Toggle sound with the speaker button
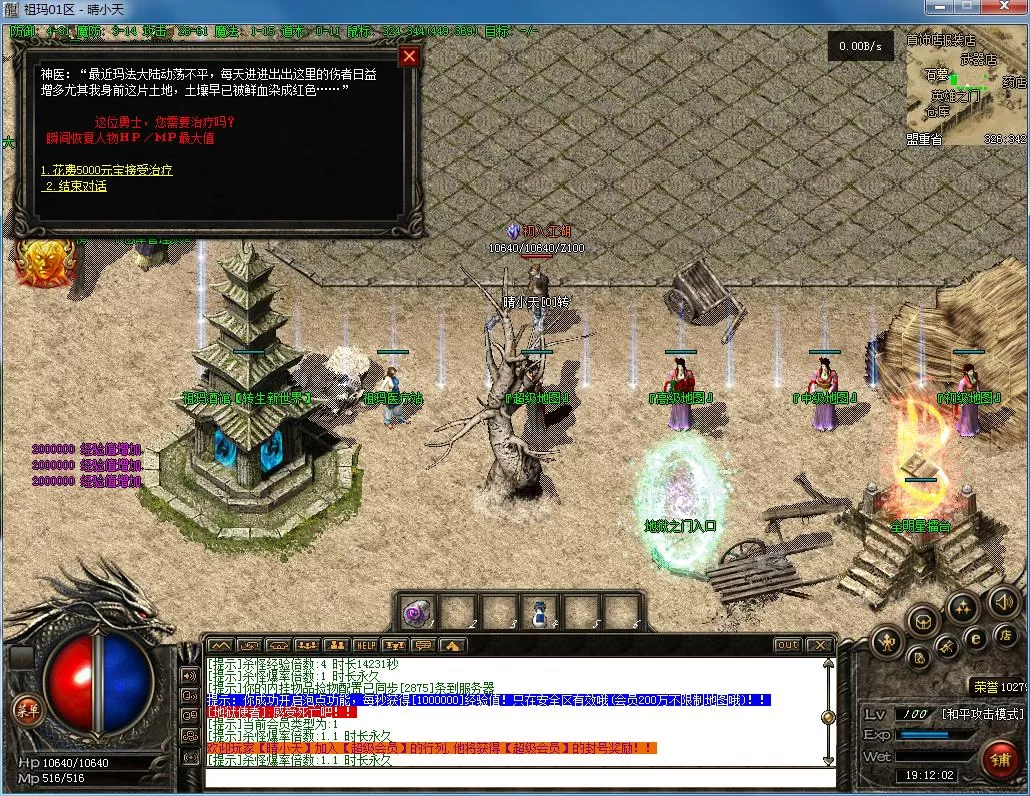 pyautogui.click(x=1003, y=601)
